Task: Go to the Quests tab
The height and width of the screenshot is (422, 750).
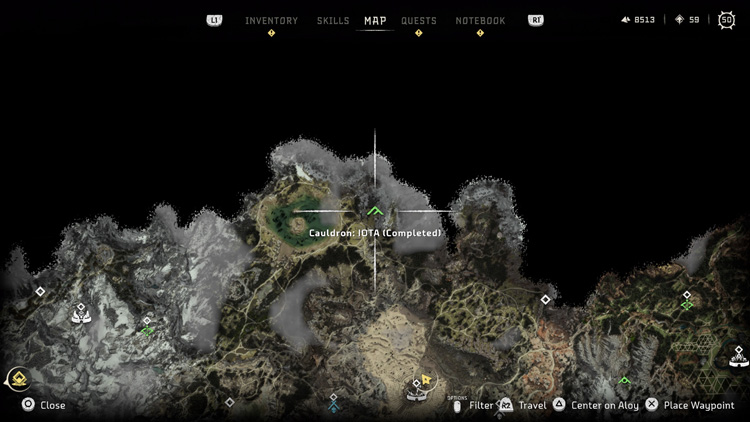Action: (418, 21)
